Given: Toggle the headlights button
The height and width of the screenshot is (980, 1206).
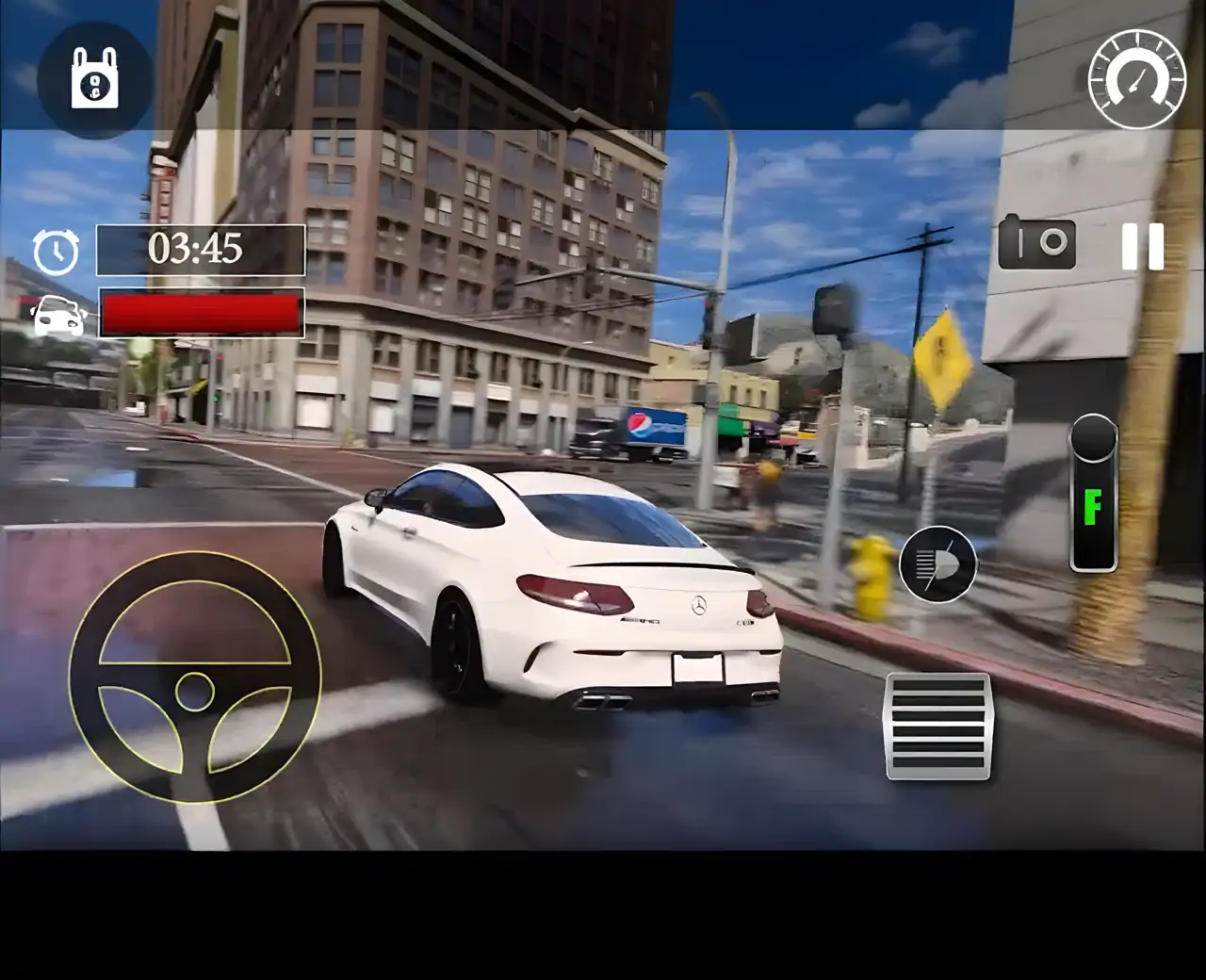Looking at the screenshot, I should (937, 564).
